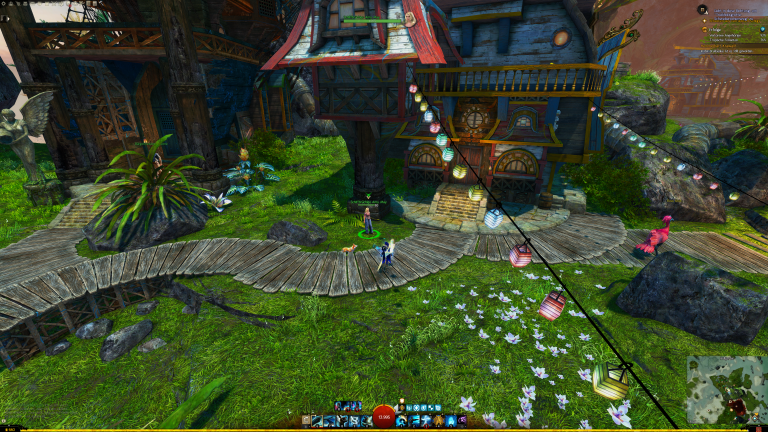This screenshot has width=768, height=432.
Task: Open the minimap in the bottom-right corner
Action: pyautogui.click(x=726, y=389)
